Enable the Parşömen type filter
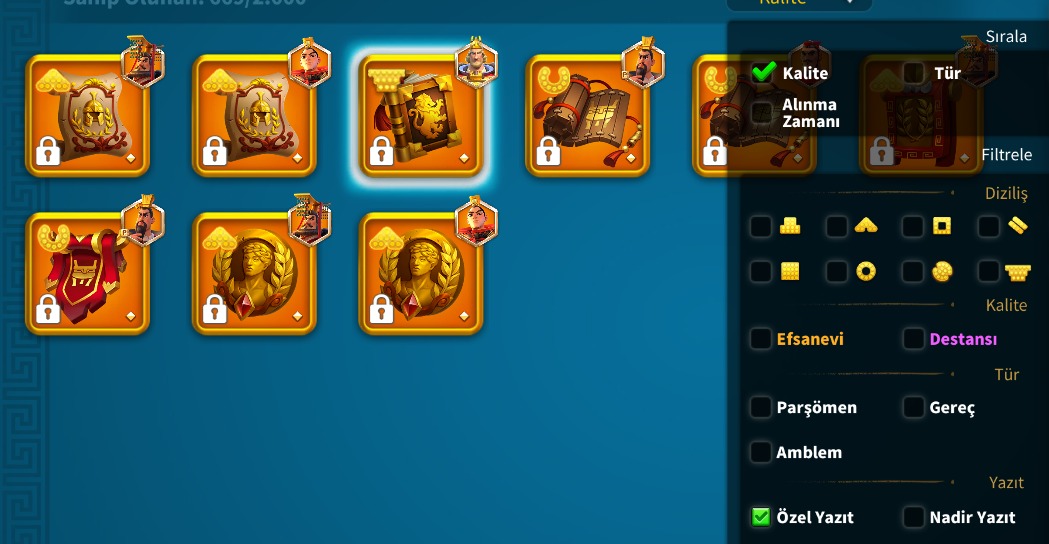Viewport: 1049px width, 544px height. (762, 407)
